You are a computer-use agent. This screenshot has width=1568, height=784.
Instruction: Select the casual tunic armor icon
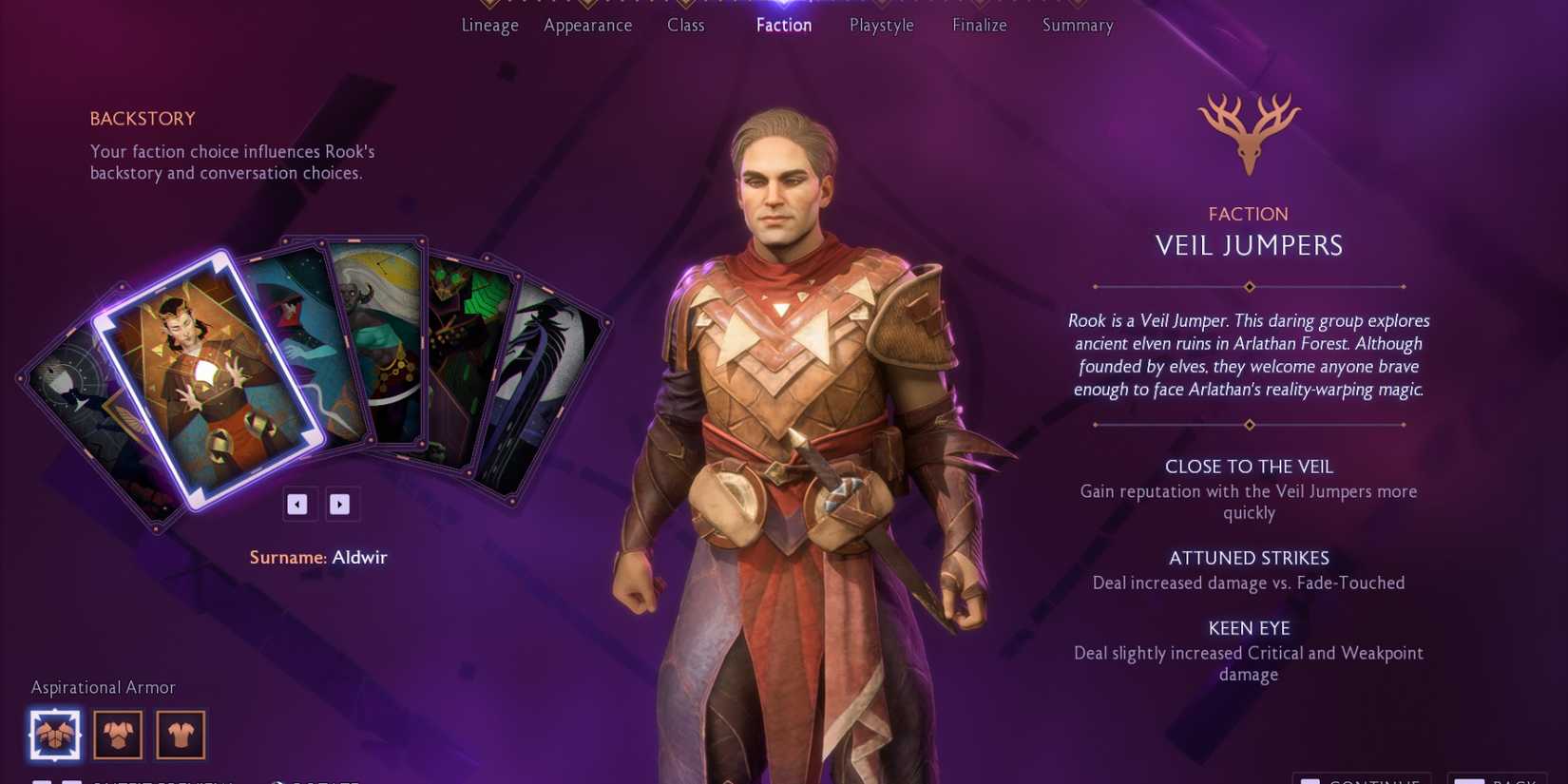click(180, 734)
